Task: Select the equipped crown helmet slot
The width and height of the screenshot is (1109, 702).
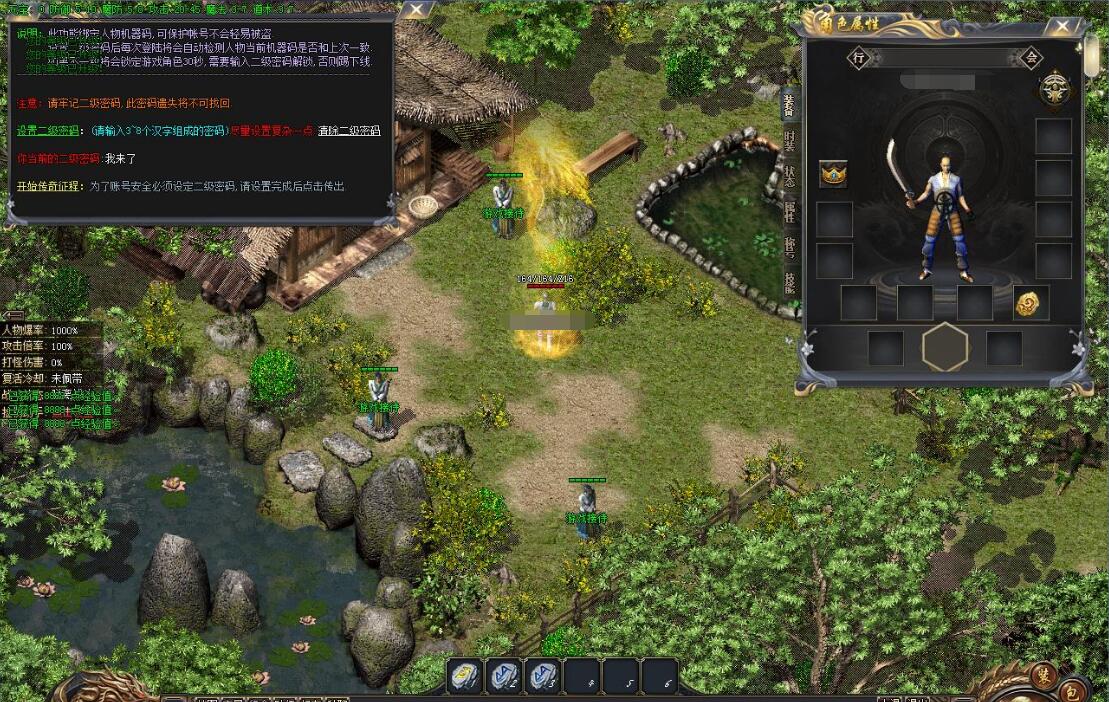Action: 833,174
